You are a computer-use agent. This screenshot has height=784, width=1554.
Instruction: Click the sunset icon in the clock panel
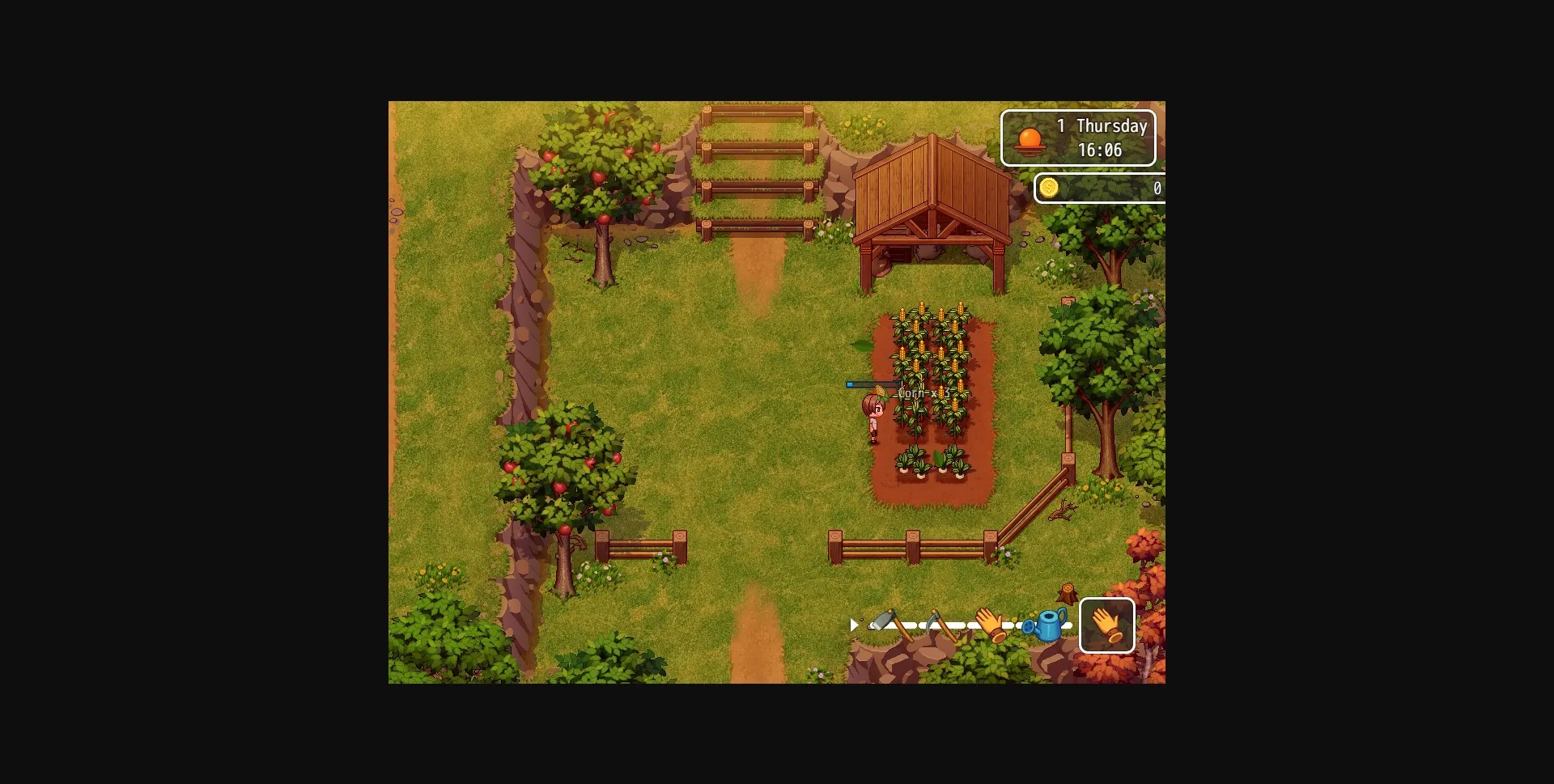(1030, 139)
